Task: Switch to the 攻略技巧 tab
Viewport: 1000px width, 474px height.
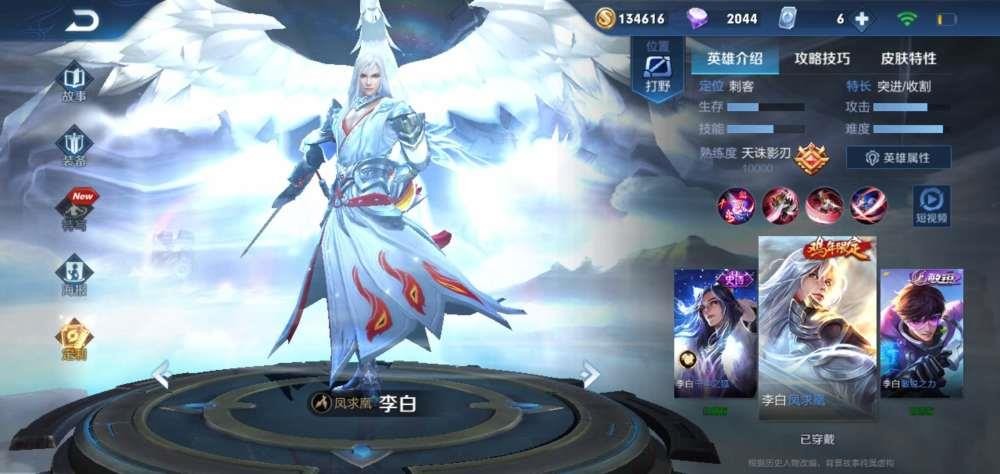Action: [x=822, y=59]
